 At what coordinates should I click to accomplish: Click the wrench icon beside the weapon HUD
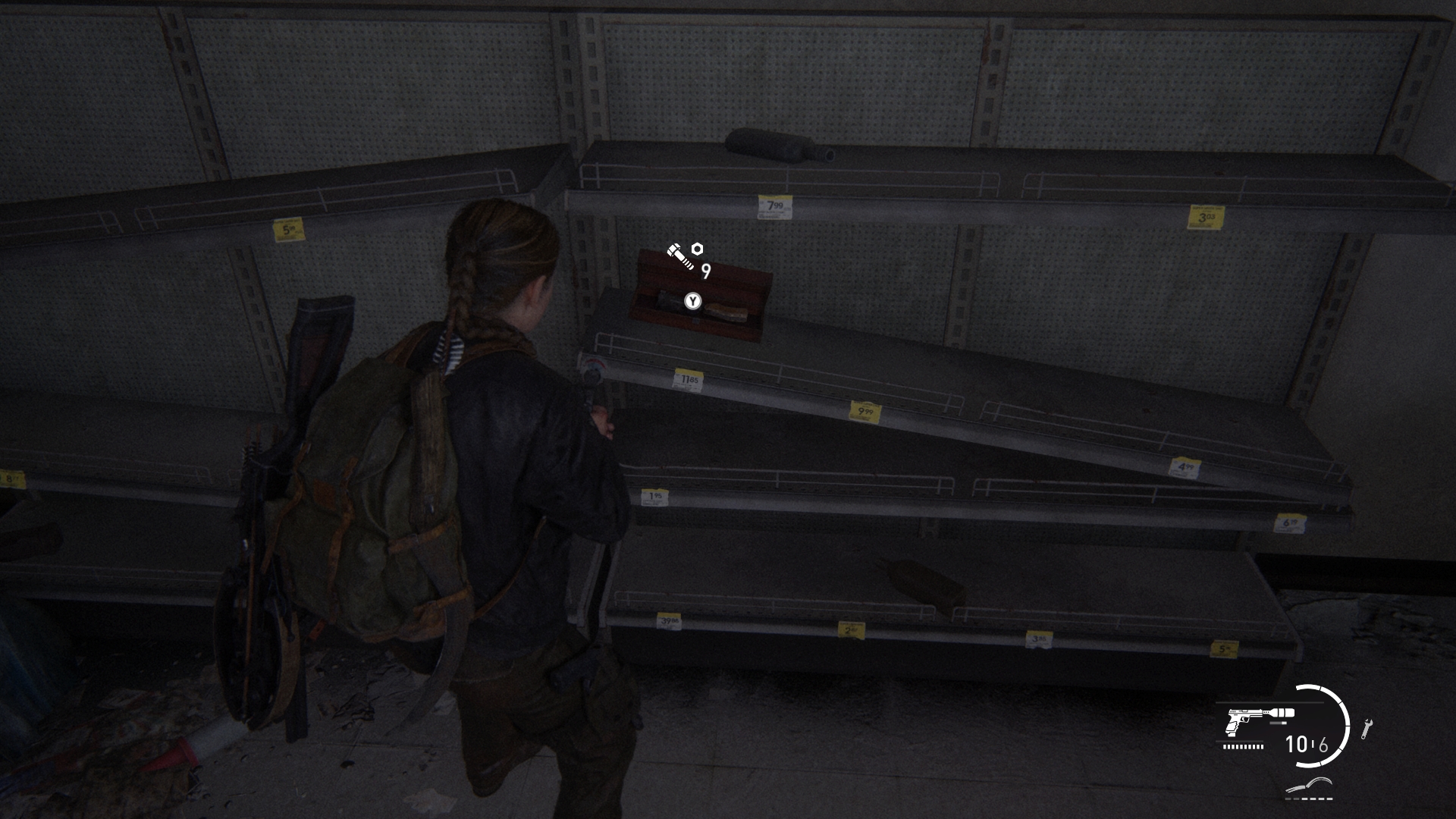point(1366,728)
